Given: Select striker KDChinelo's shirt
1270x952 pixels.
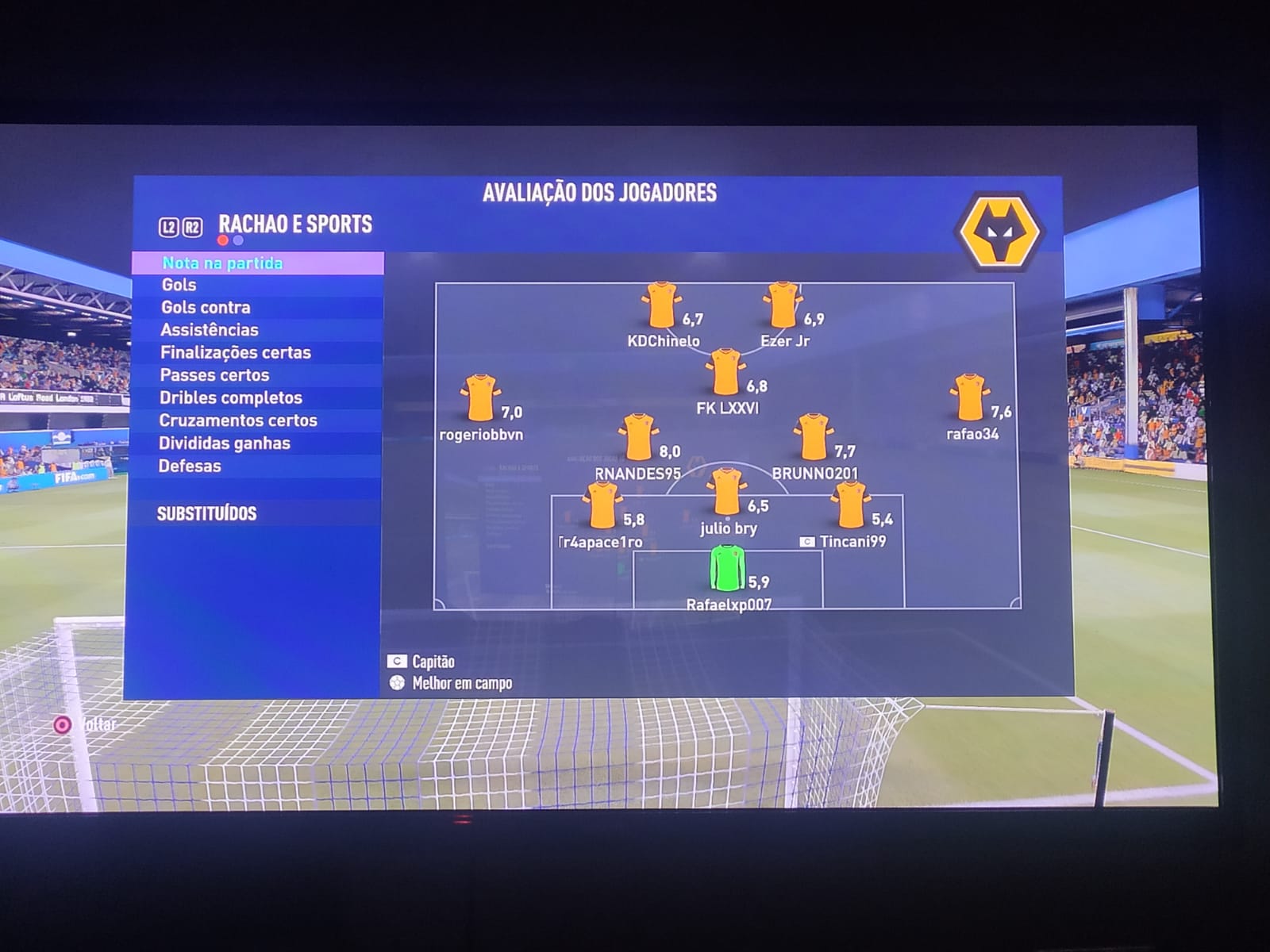Looking at the screenshot, I should click(661, 305).
